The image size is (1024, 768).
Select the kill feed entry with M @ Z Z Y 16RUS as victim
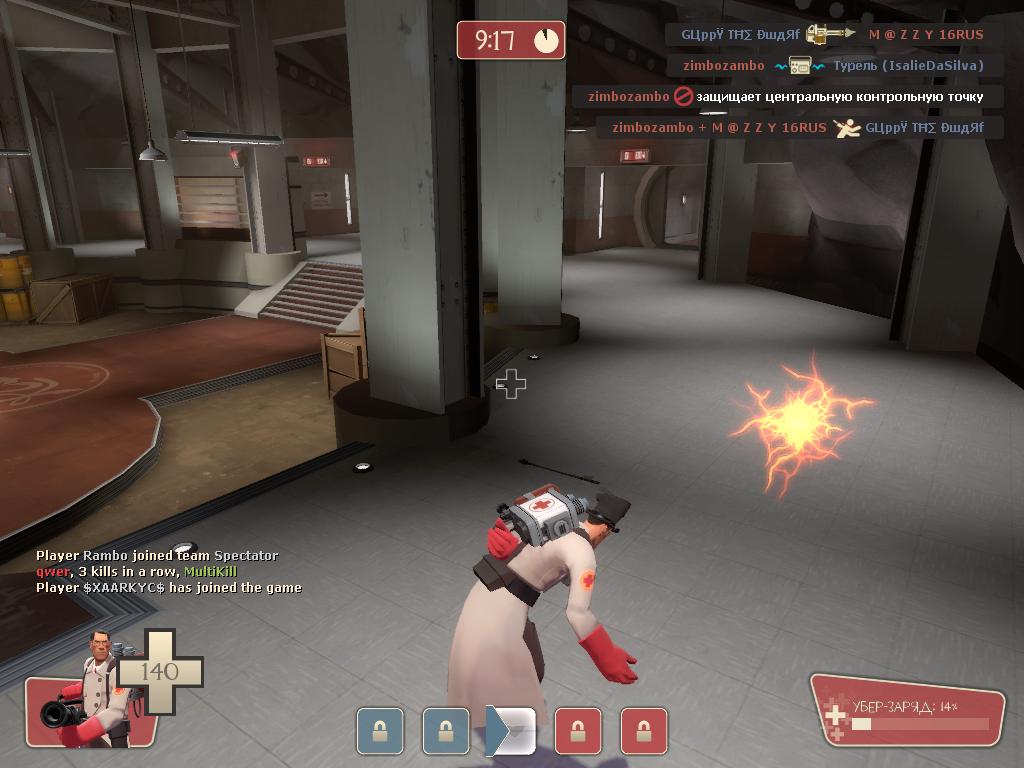(x=832, y=34)
